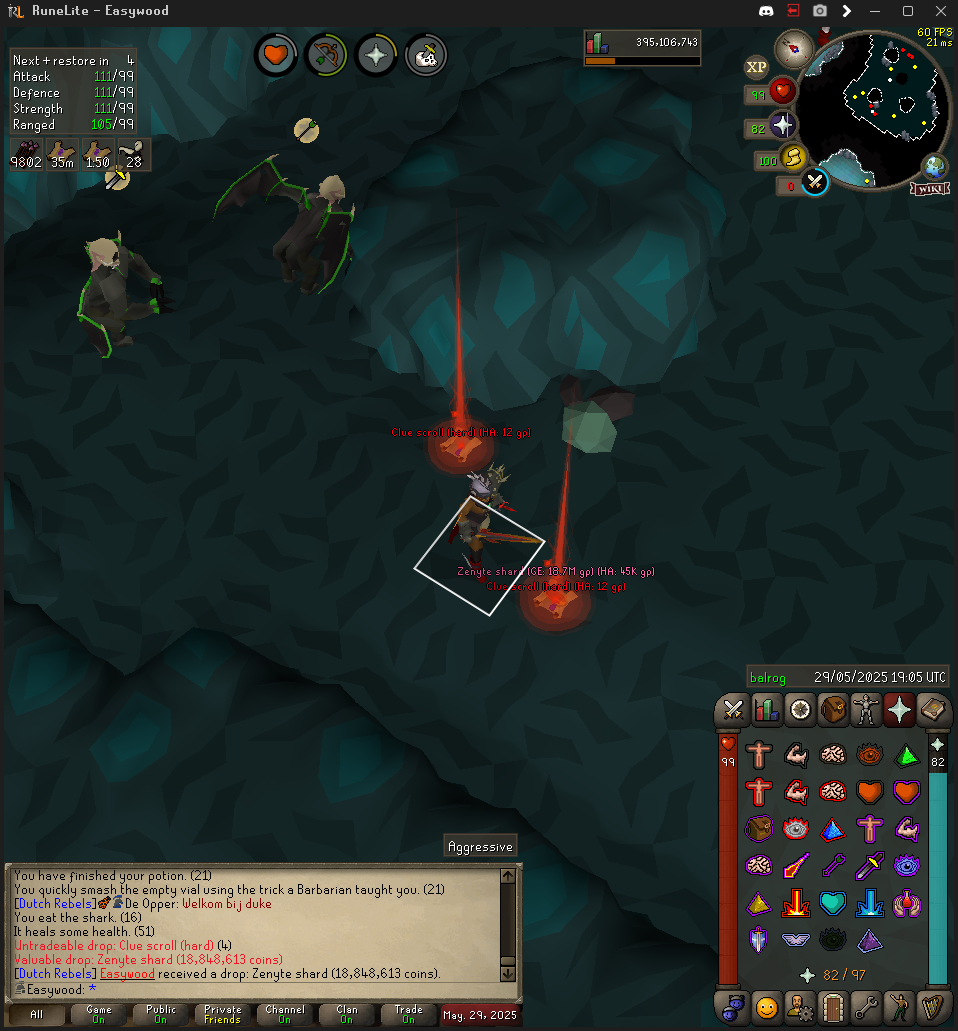Toggle the XP drops button
Viewport: 958px width, 1031px height.
coord(757,67)
